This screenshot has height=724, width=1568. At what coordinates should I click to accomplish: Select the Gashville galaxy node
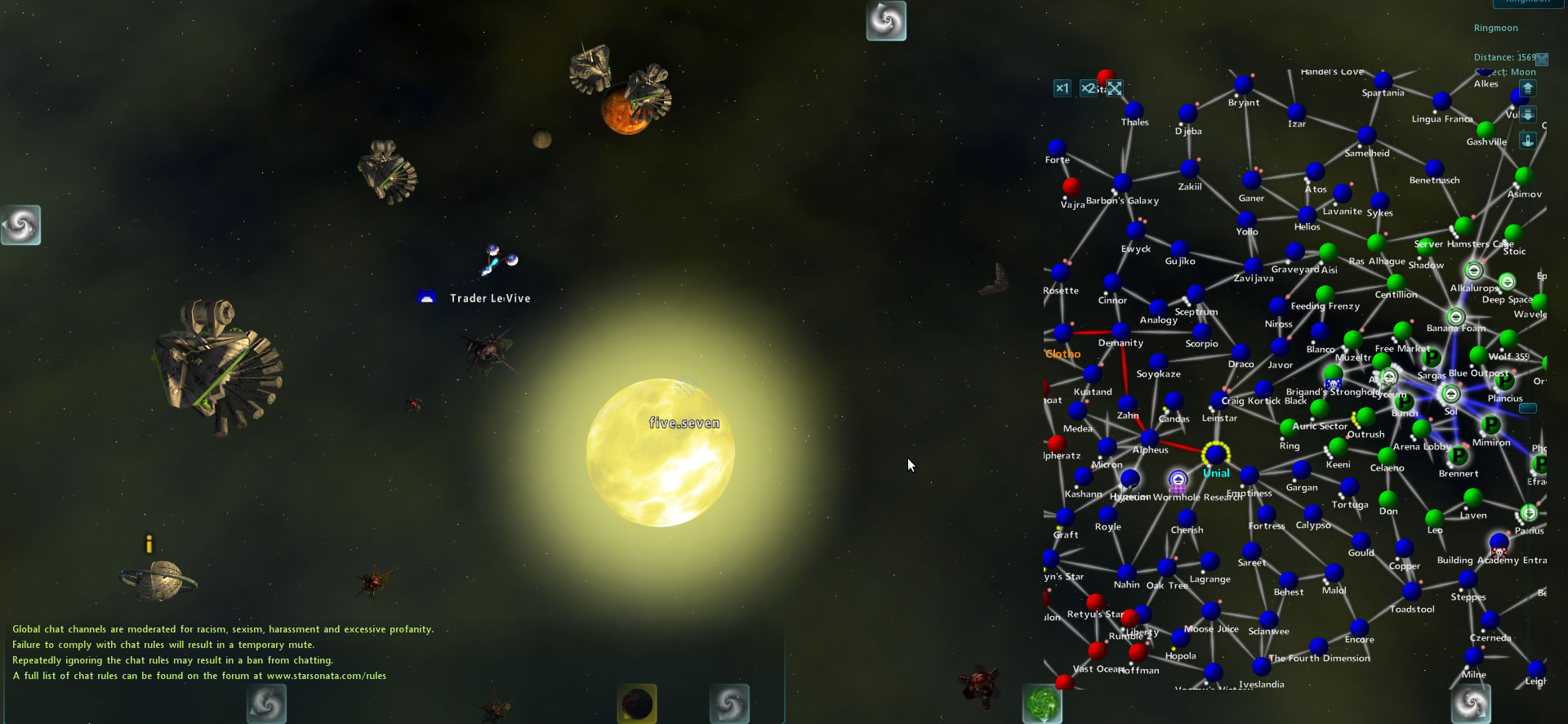coord(1486,129)
